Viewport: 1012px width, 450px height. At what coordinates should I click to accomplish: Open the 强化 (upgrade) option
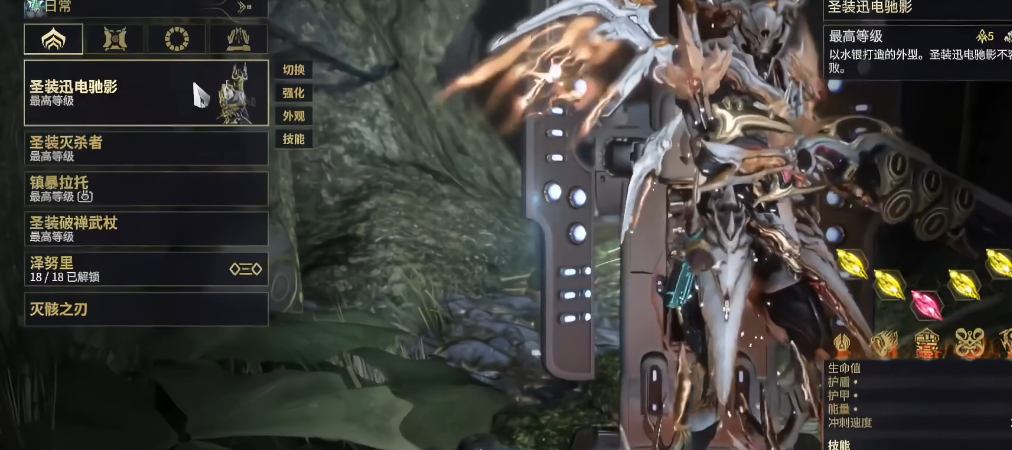point(293,93)
